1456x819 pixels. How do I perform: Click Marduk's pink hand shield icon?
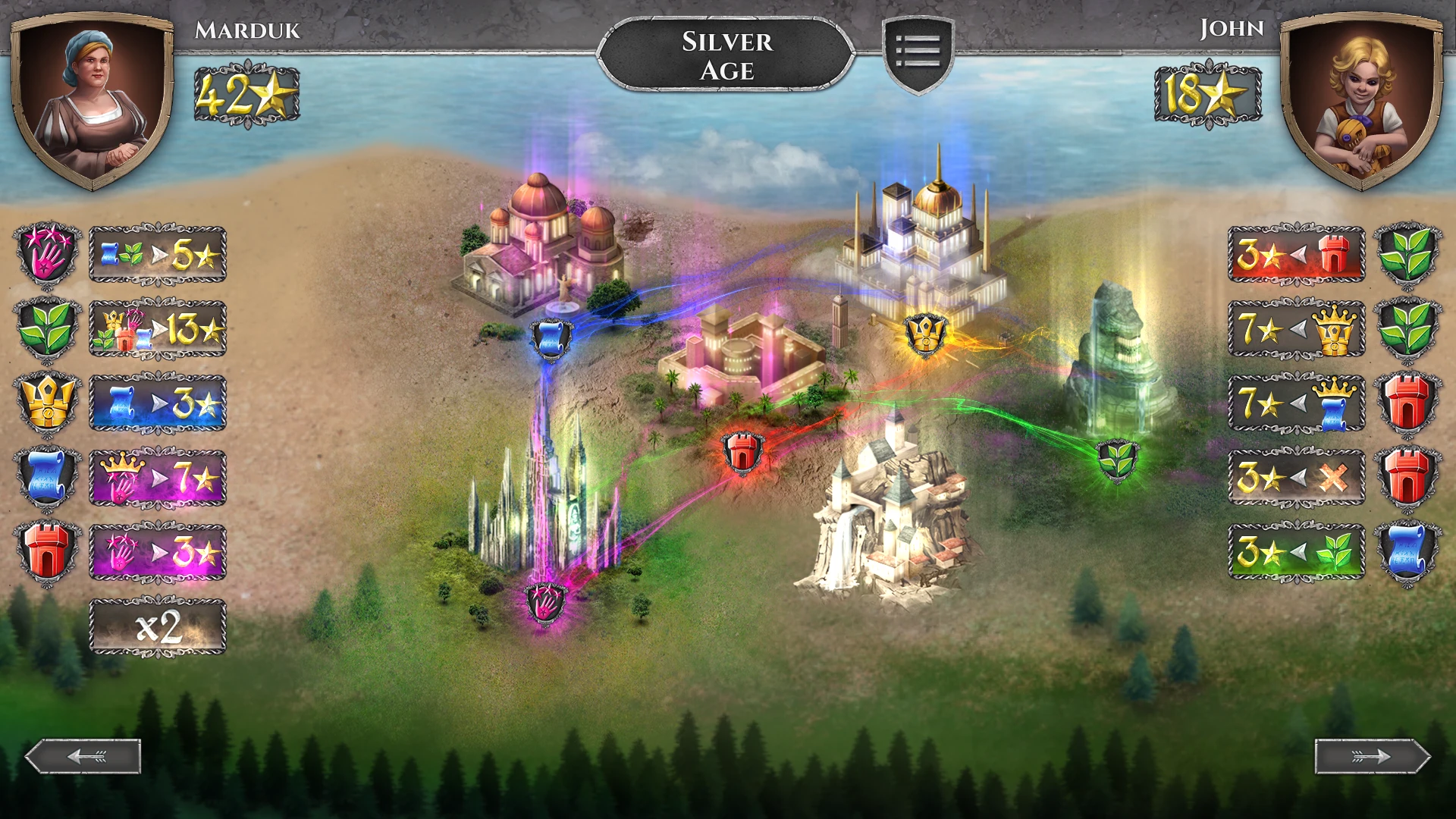[47, 255]
